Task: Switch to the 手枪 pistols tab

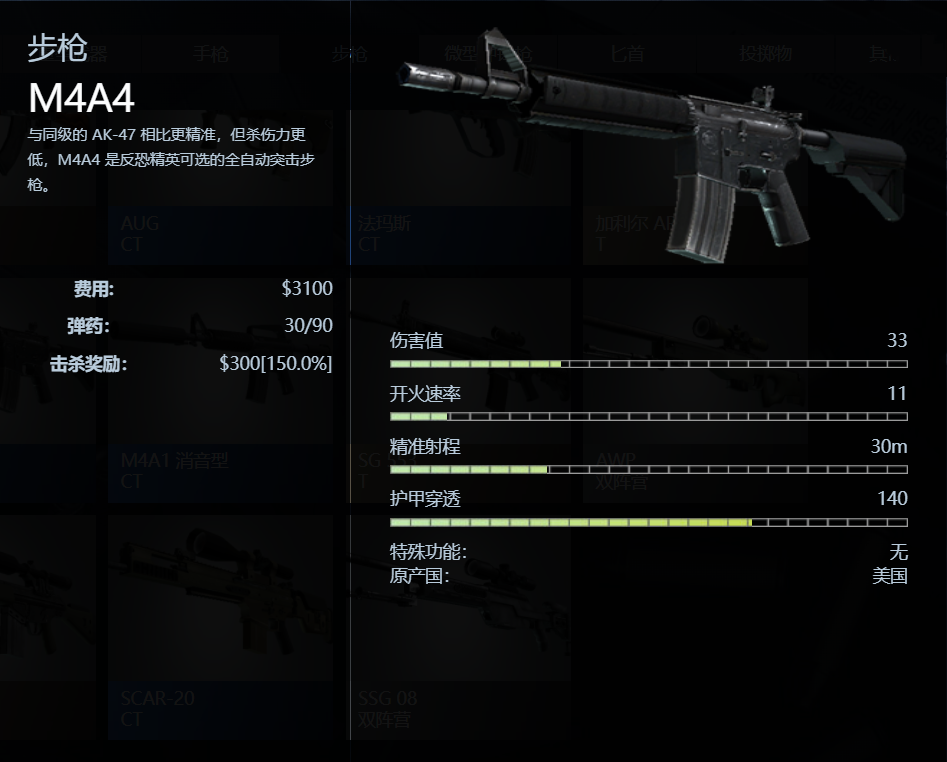Action: 211,54
